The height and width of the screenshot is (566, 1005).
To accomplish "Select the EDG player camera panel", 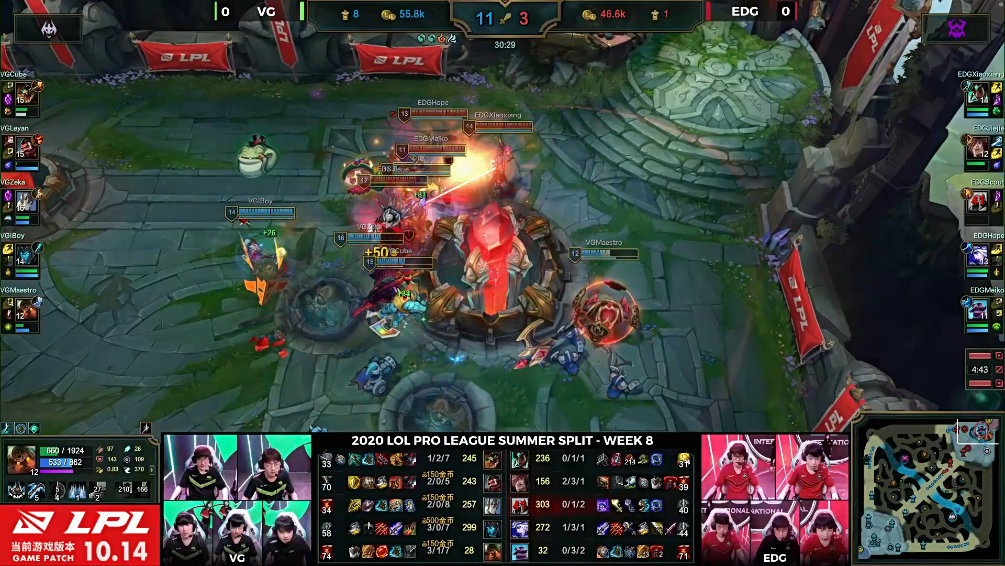I will pyautogui.click(x=775, y=497).
